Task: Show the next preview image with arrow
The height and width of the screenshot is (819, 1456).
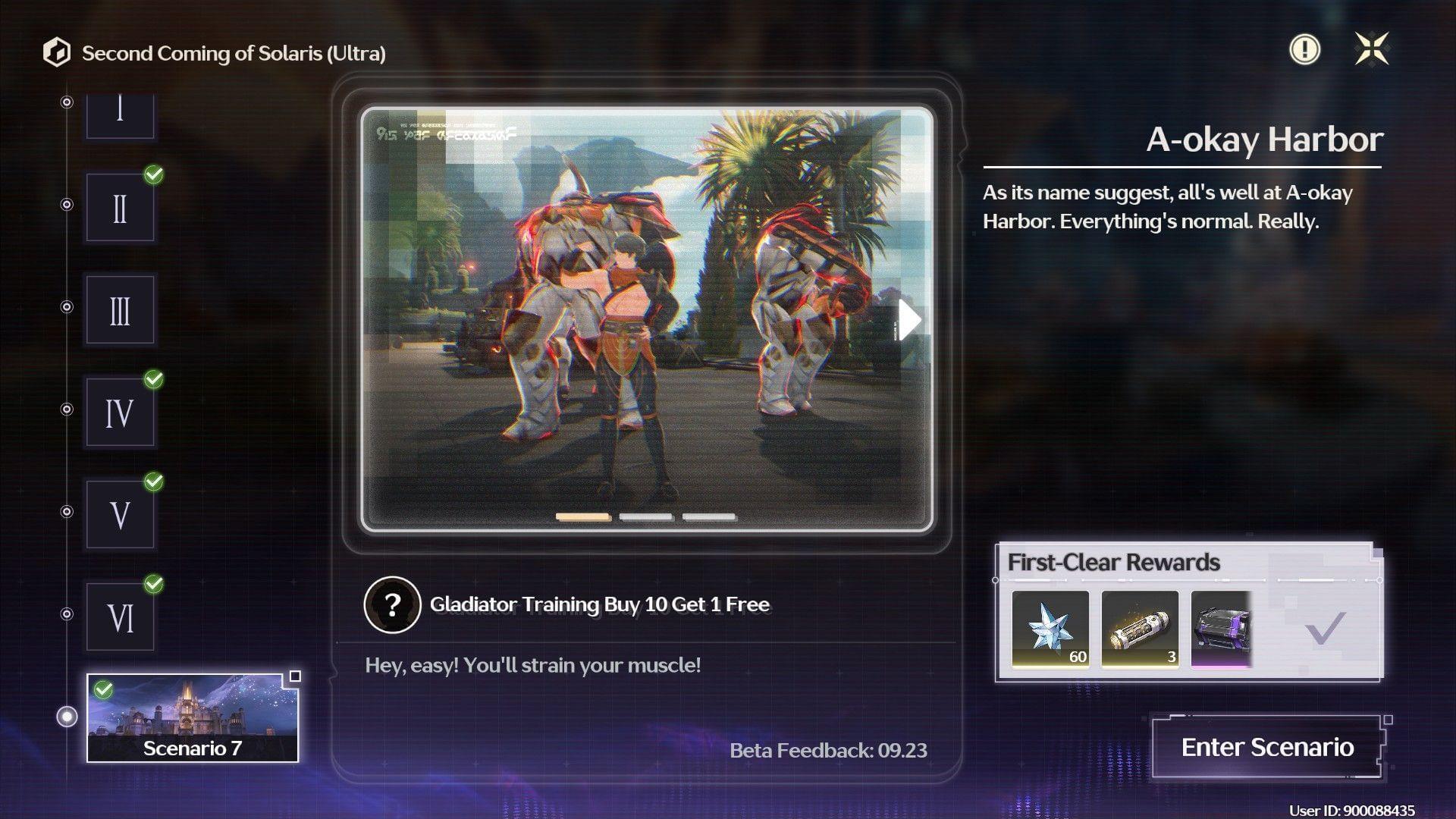Action: pyautogui.click(x=909, y=319)
